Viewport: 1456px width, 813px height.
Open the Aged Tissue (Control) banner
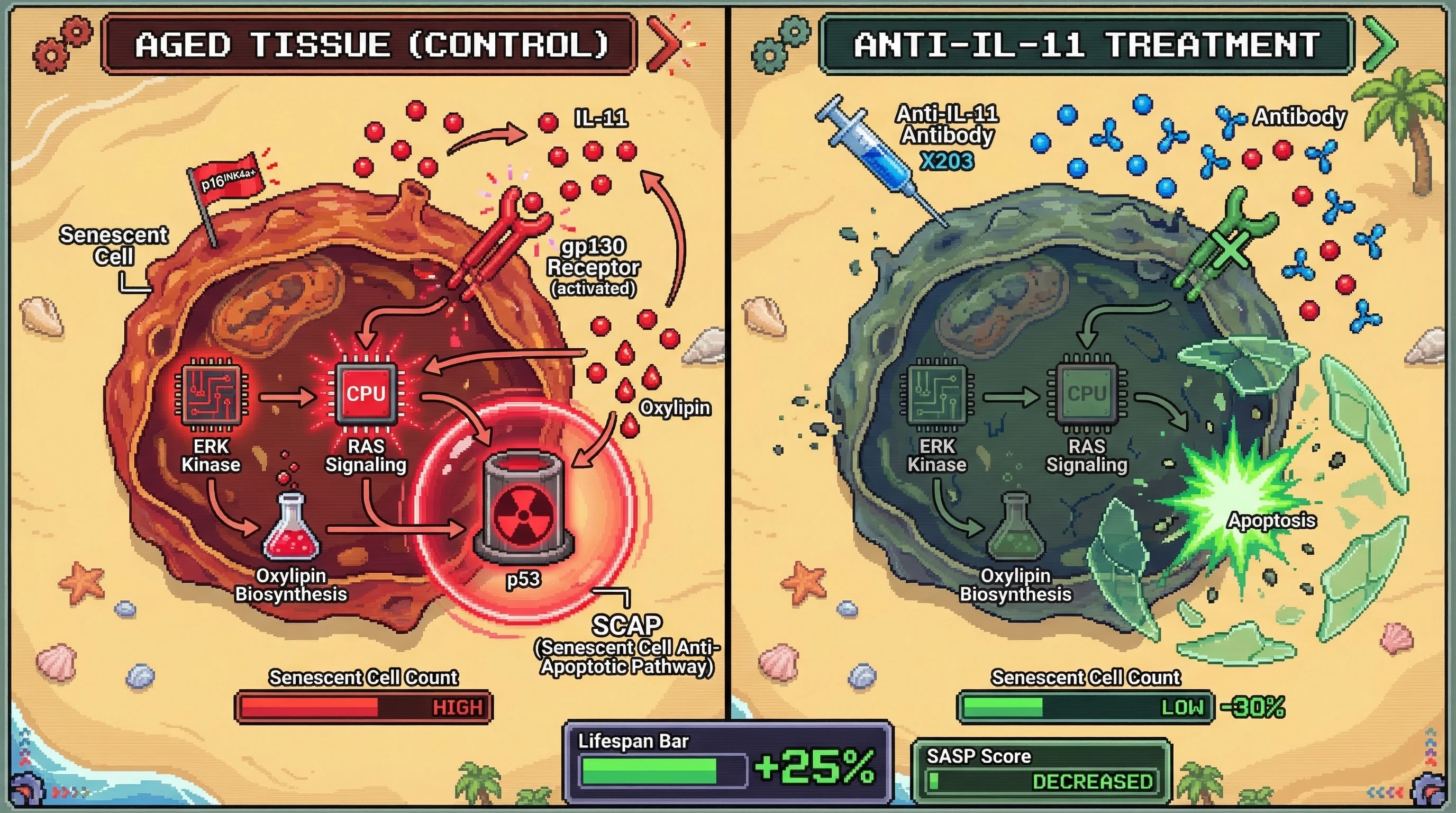pos(370,44)
